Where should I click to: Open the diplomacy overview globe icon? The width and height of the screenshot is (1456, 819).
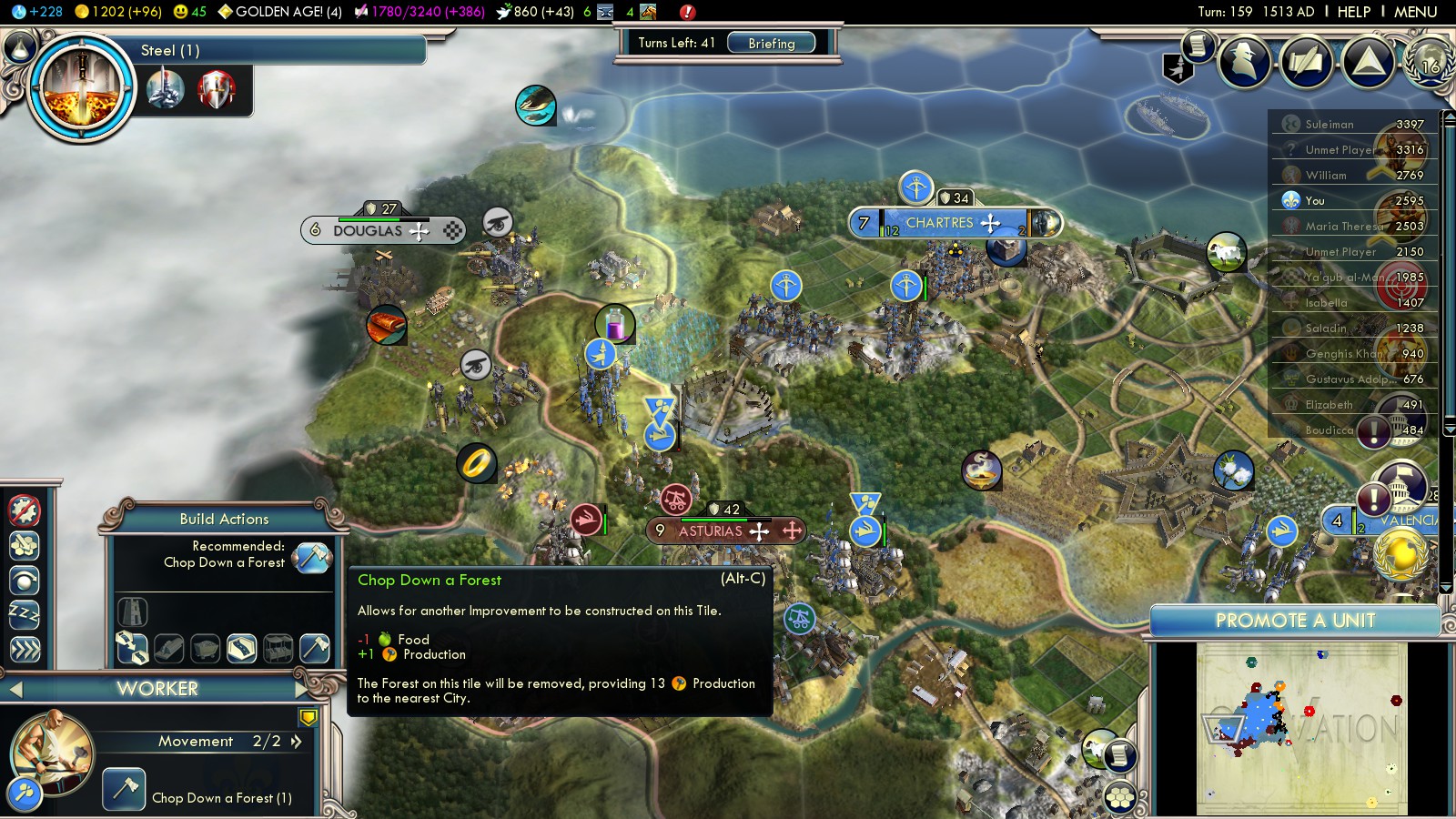click(1430, 61)
